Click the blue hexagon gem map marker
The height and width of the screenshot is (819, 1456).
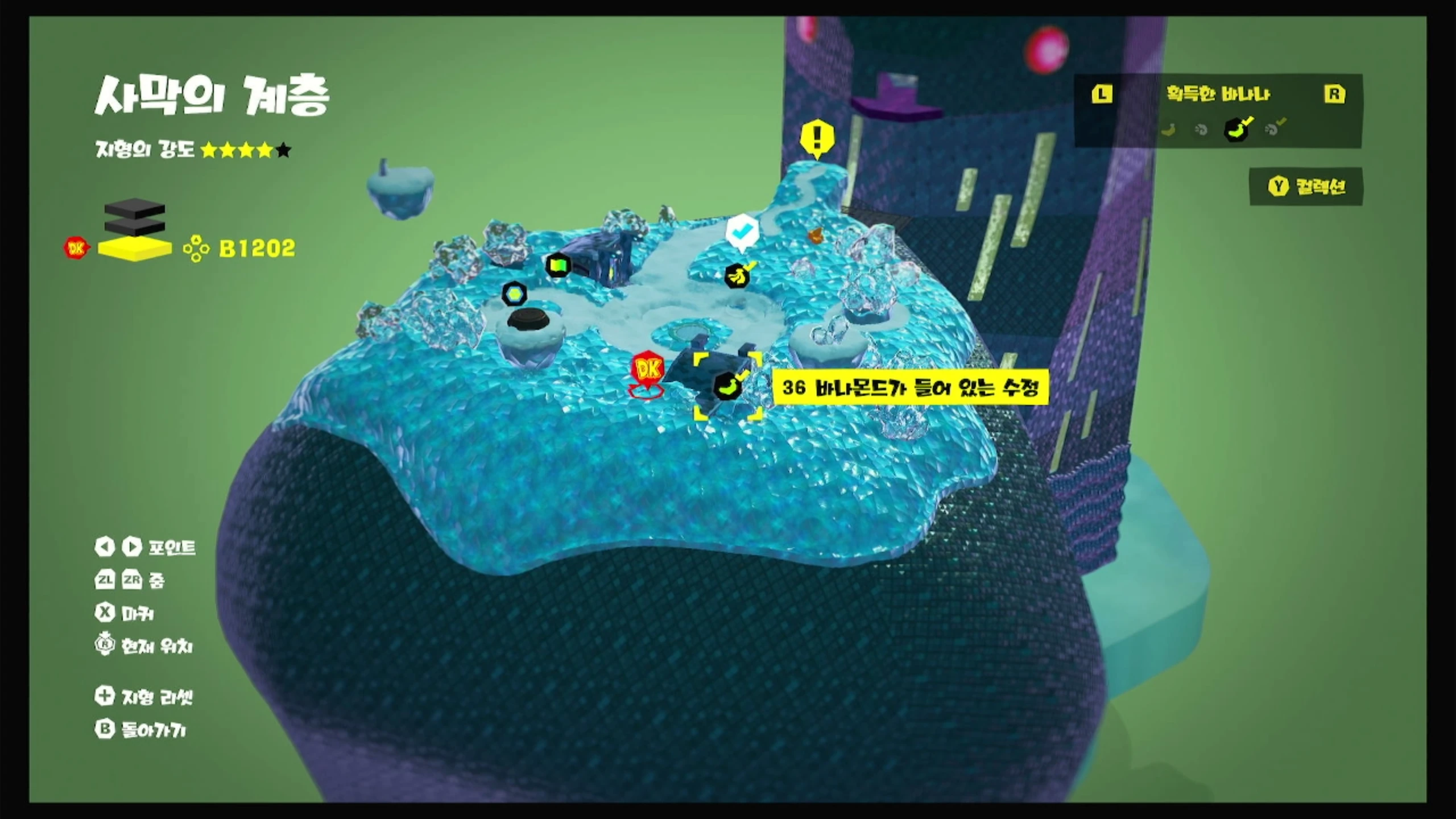point(514,293)
